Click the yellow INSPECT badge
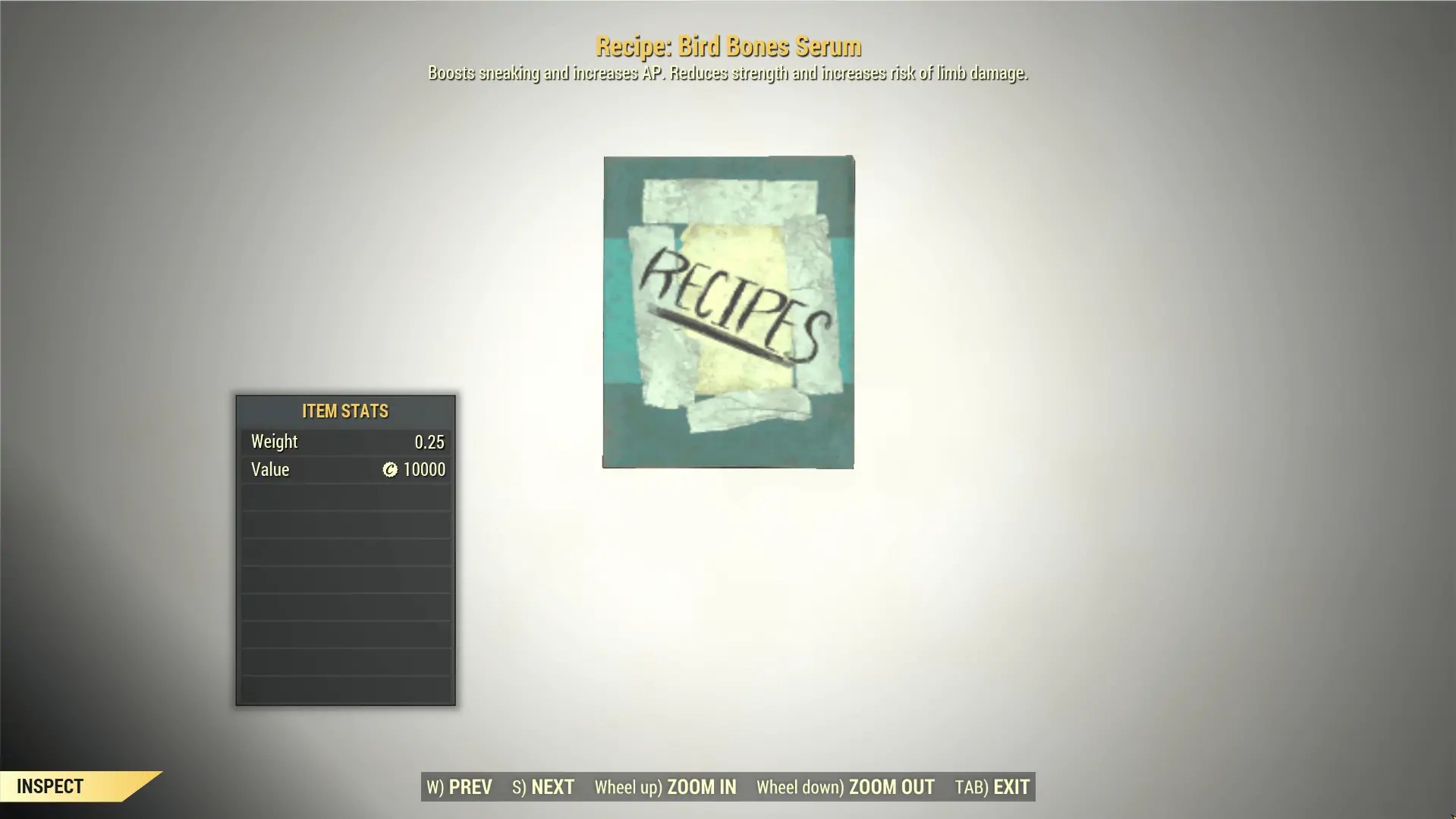Image resolution: width=1456 pixels, height=819 pixels. point(49,786)
